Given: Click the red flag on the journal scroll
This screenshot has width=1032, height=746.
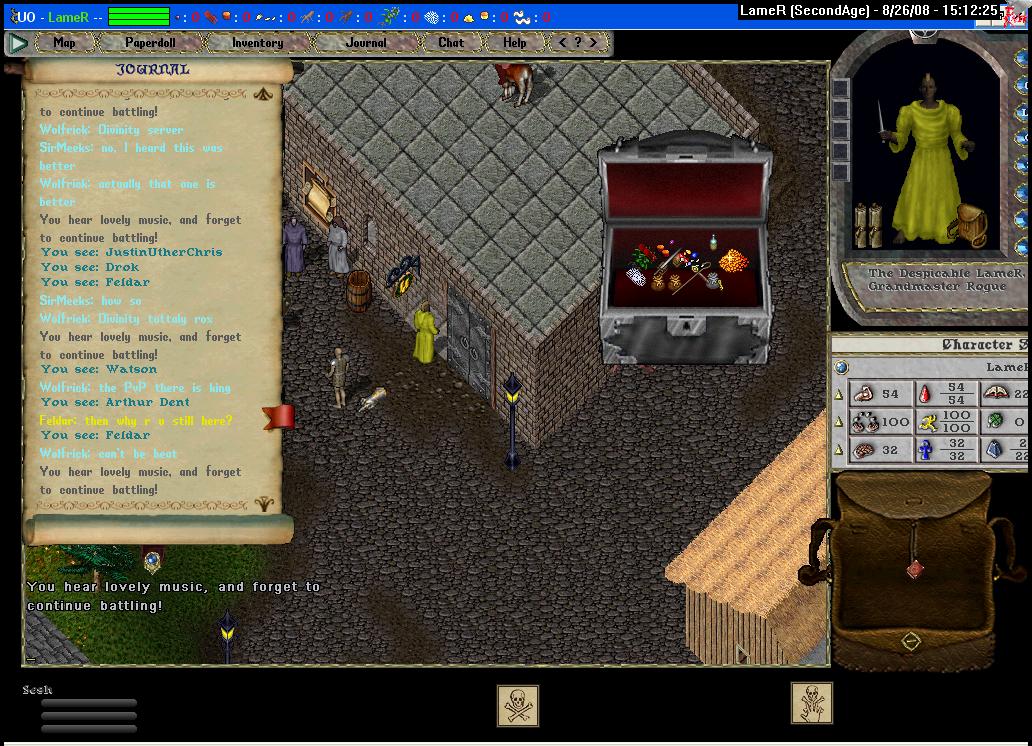Looking at the screenshot, I should 278,416.
